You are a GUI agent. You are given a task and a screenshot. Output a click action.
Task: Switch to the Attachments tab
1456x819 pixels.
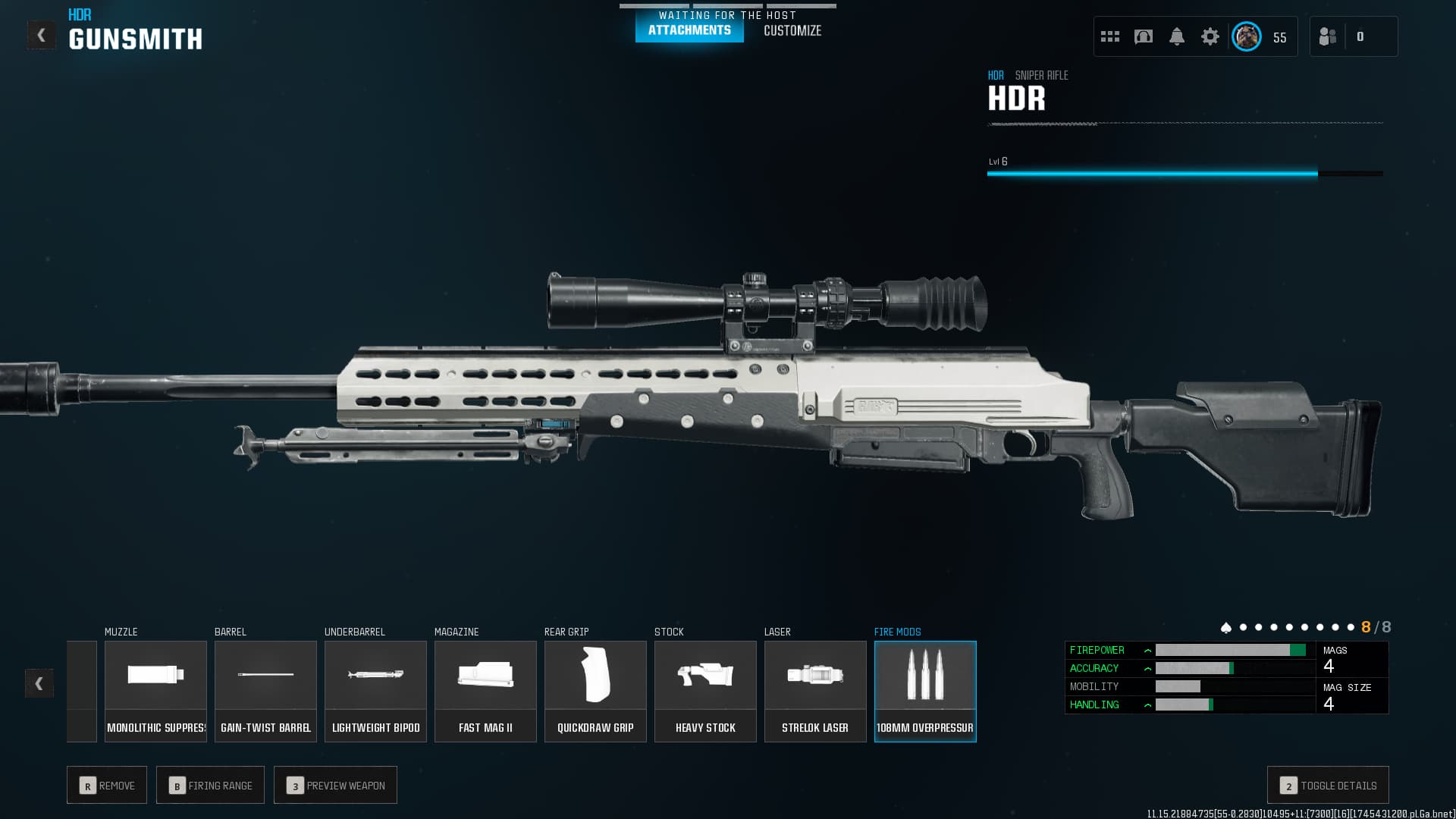(689, 31)
